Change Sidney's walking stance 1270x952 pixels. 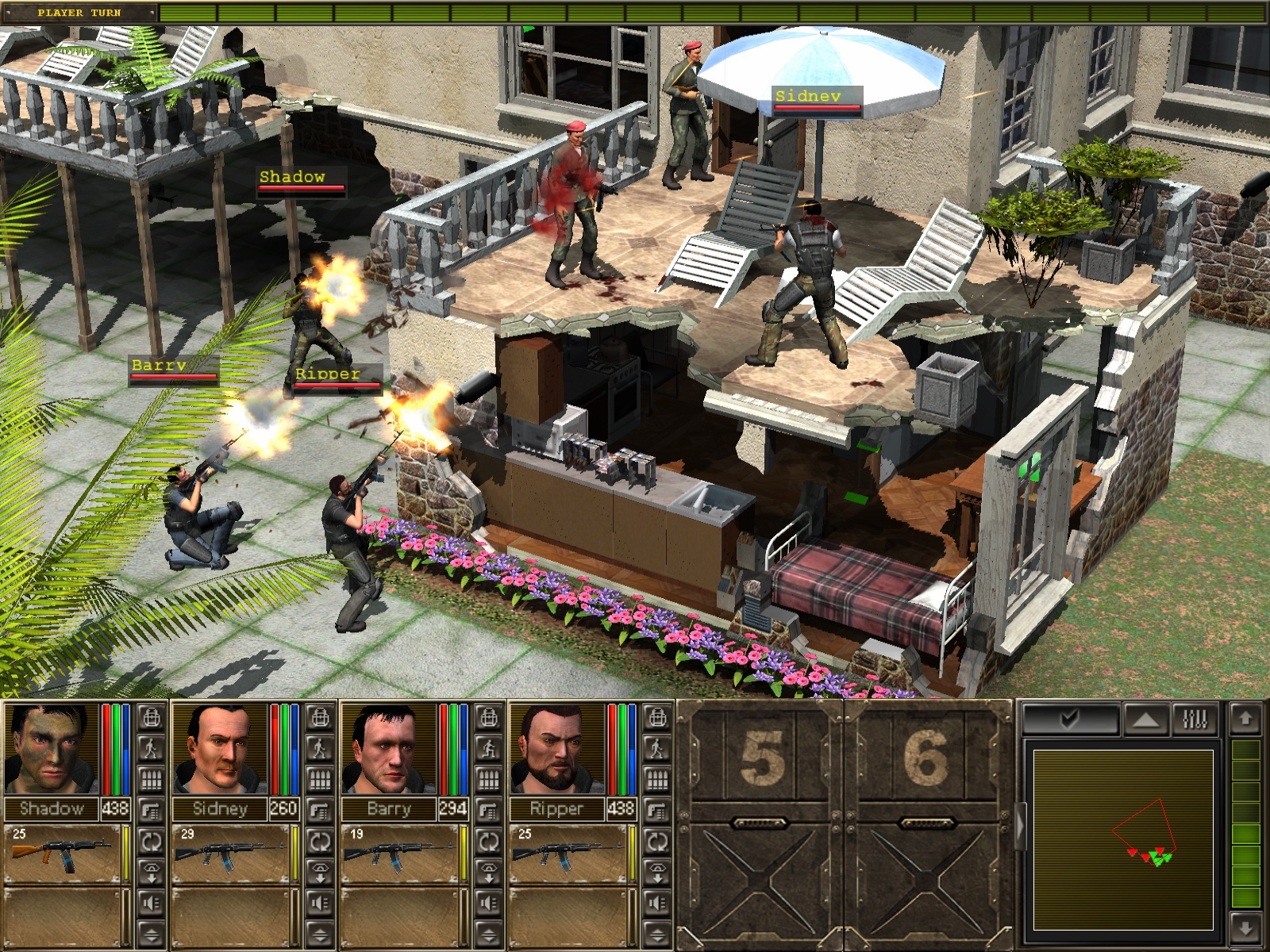coord(320,748)
